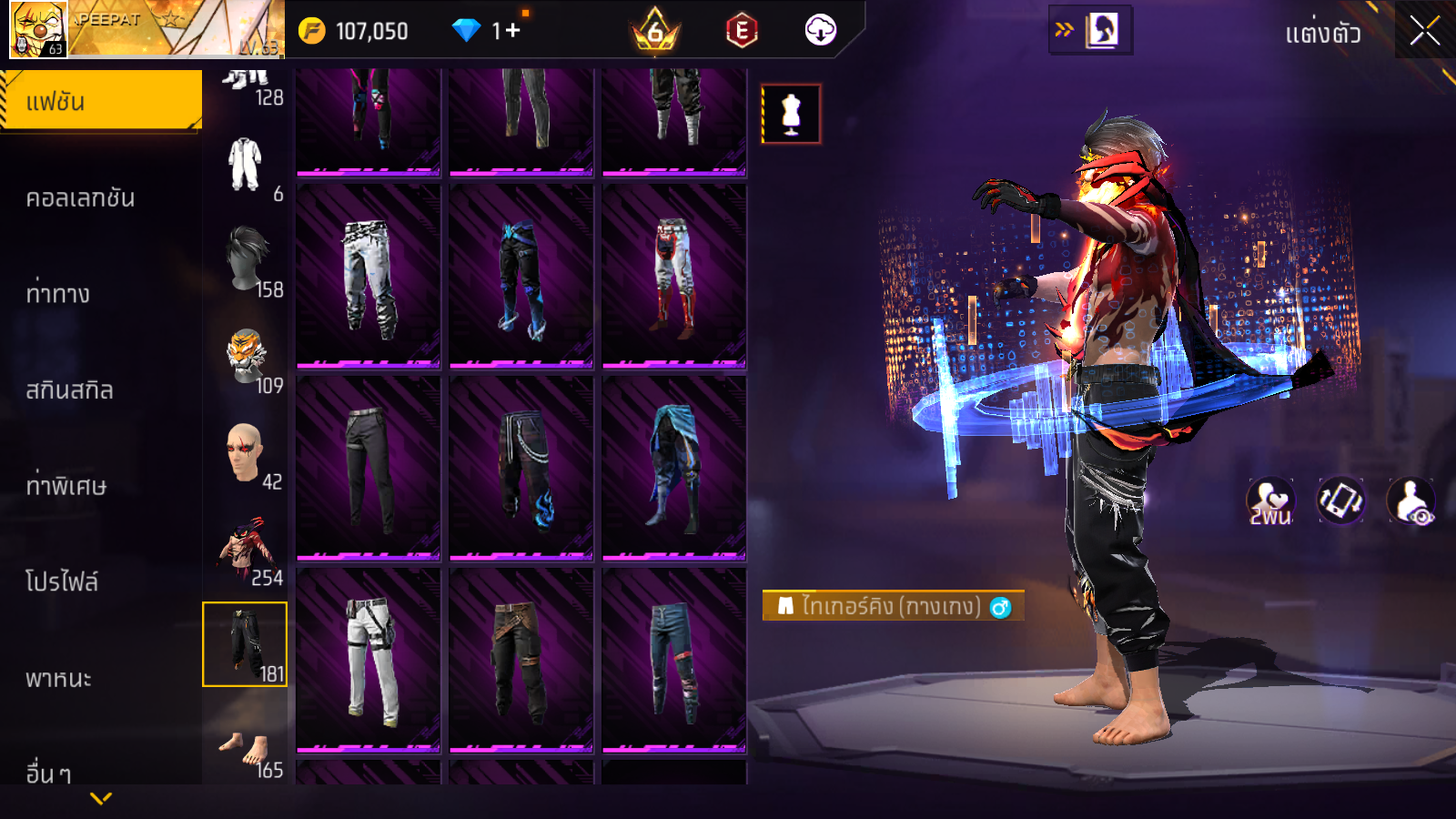
Task: Select the tiger mask headgear category
Action: (x=247, y=357)
